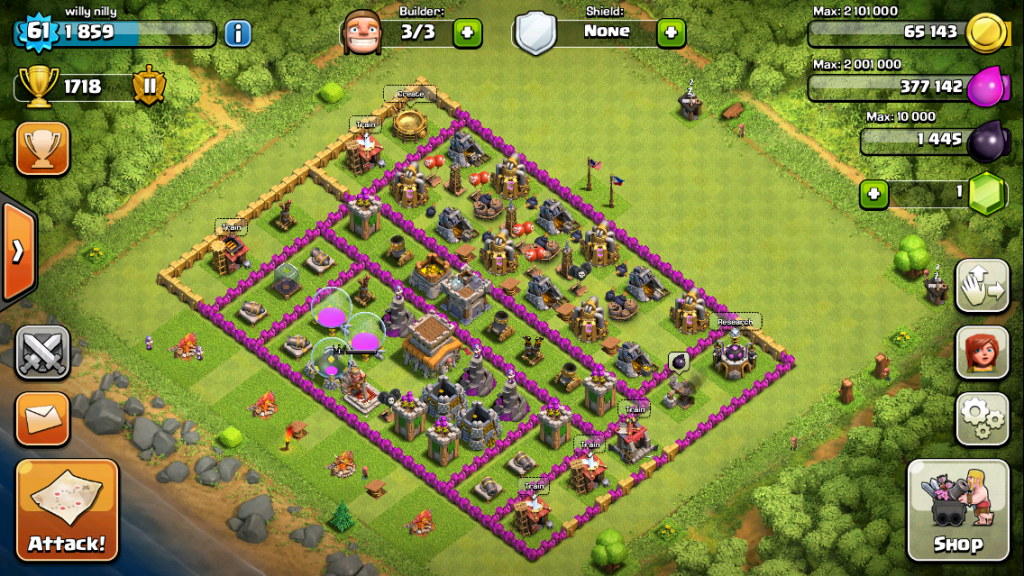Add a builder with the green plus
This screenshot has height=576, width=1024.
(467, 33)
